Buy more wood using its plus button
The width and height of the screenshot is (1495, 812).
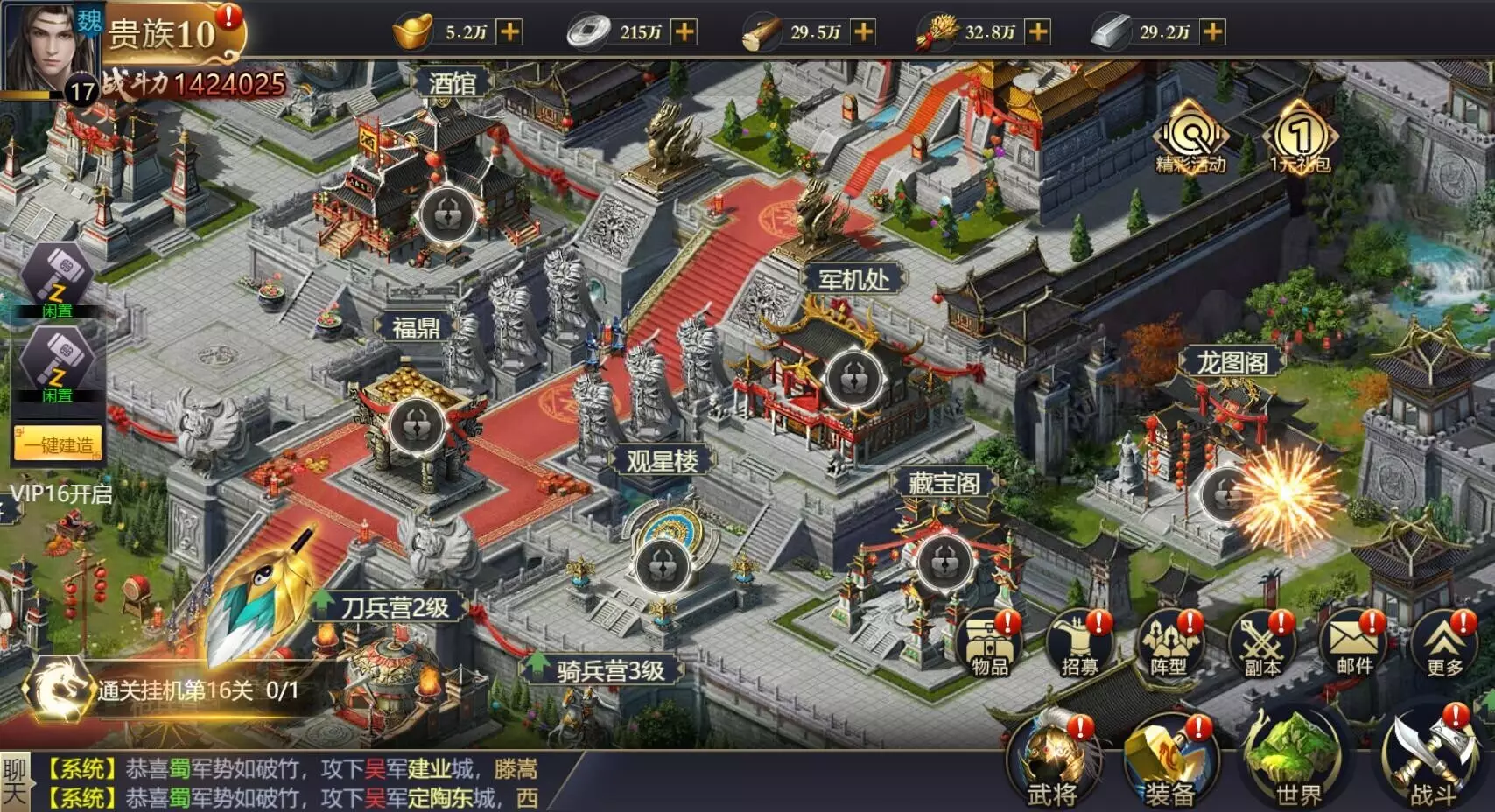click(863, 32)
